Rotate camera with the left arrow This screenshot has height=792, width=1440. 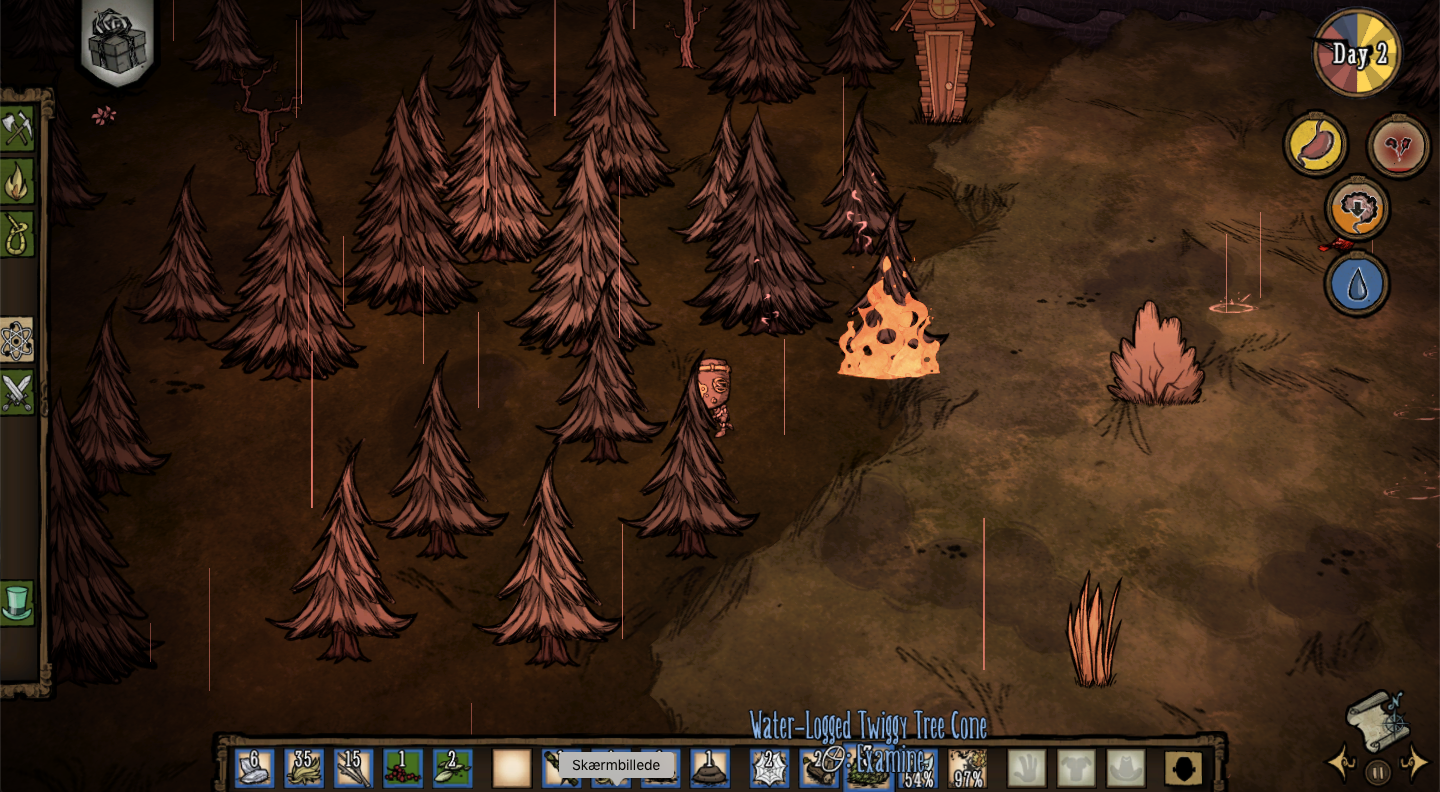1340,764
